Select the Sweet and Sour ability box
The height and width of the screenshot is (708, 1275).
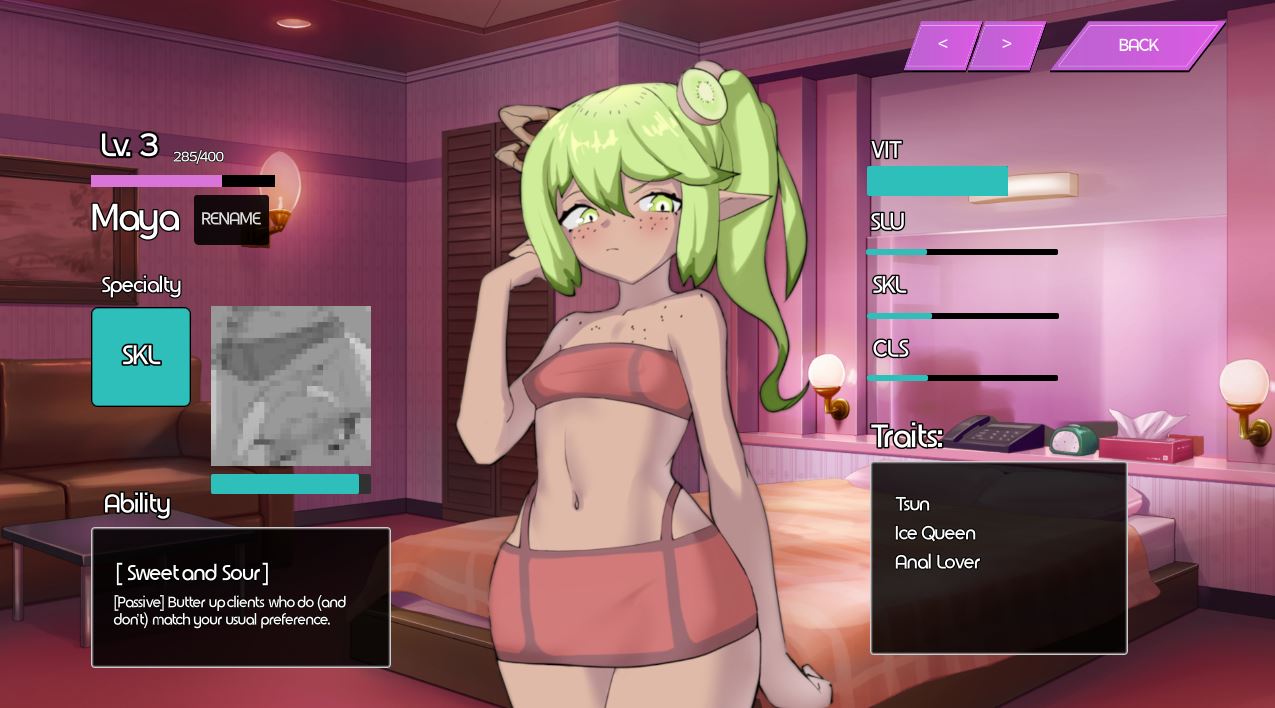point(241,597)
